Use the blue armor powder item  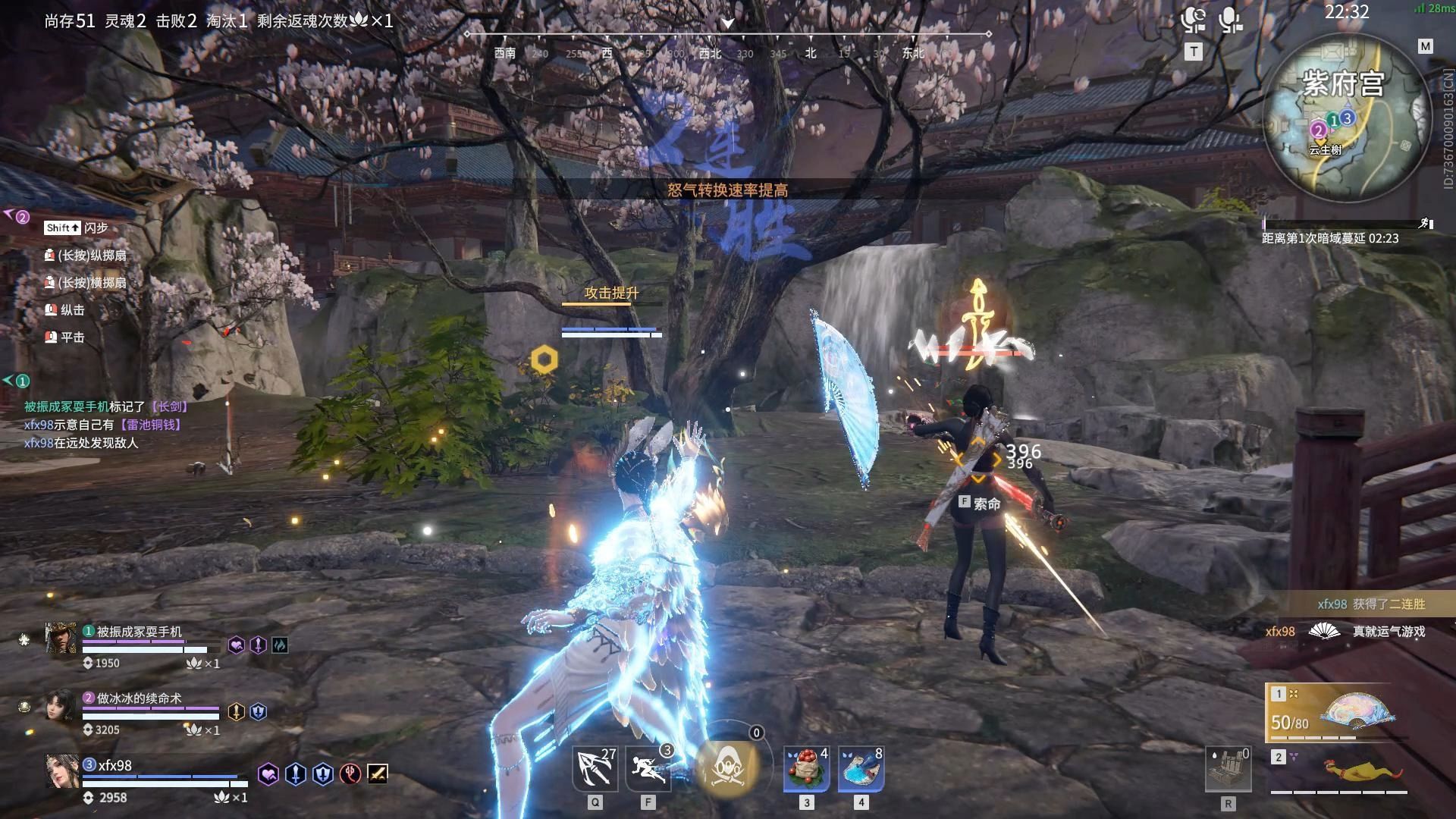(861, 769)
